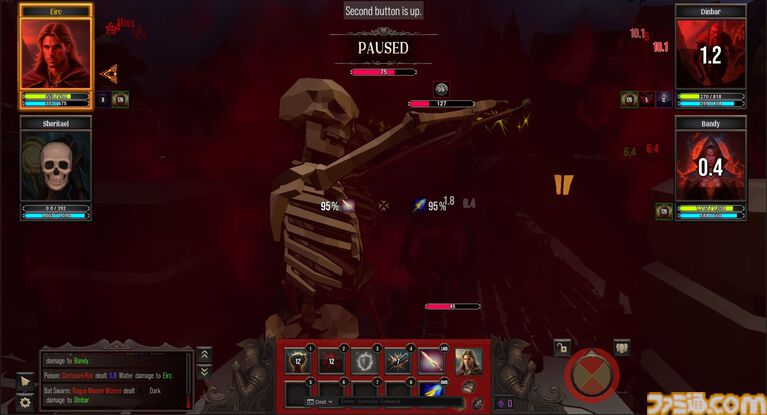Activate the lightning strike skill in slot four

(398, 361)
